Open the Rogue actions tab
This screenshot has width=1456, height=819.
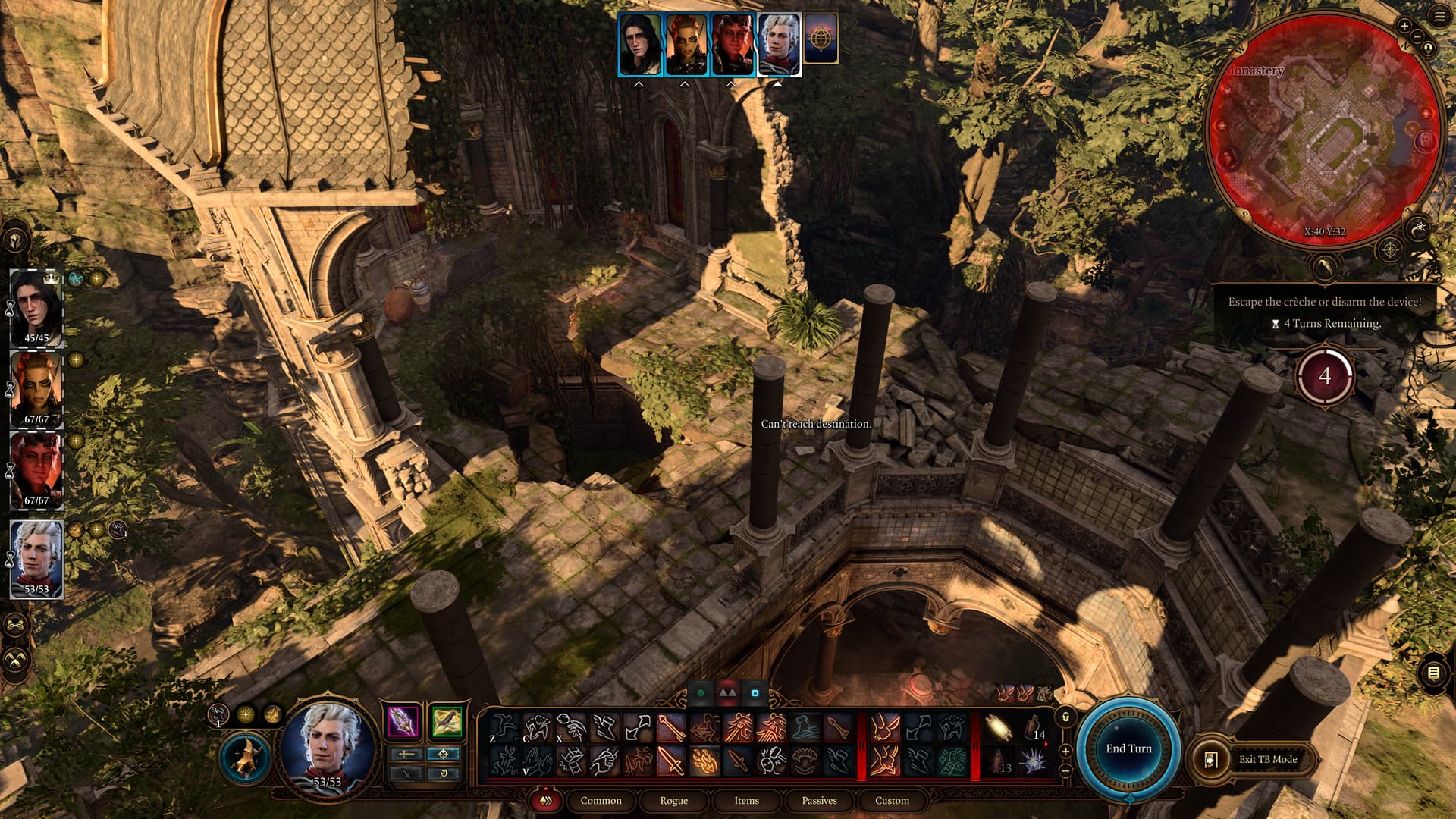tap(673, 800)
